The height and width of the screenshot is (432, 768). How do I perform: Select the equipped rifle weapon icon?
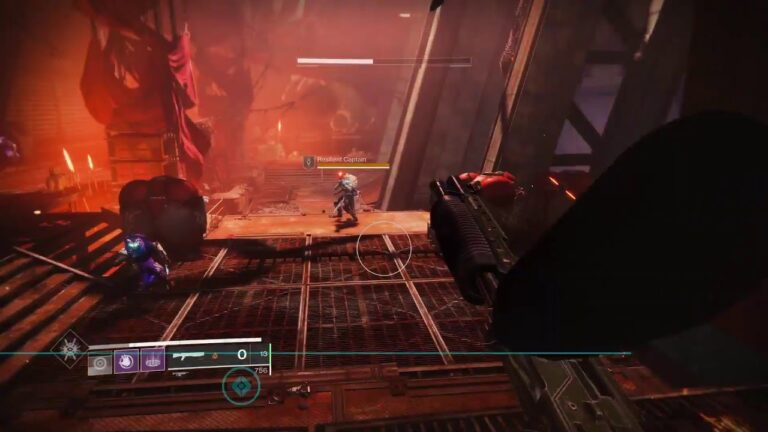(x=191, y=355)
